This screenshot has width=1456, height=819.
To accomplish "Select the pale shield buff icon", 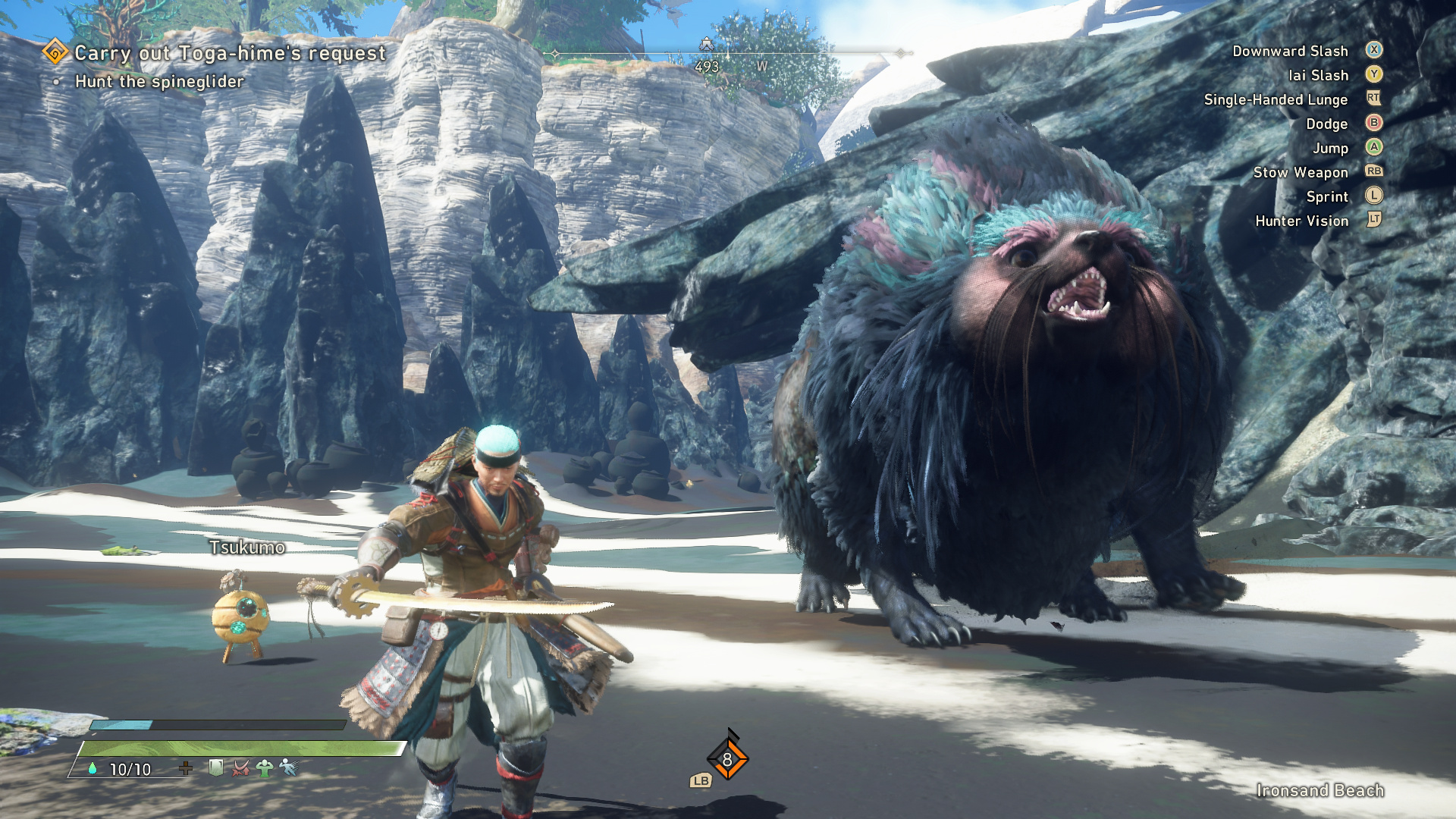I will tap(216, 768).
